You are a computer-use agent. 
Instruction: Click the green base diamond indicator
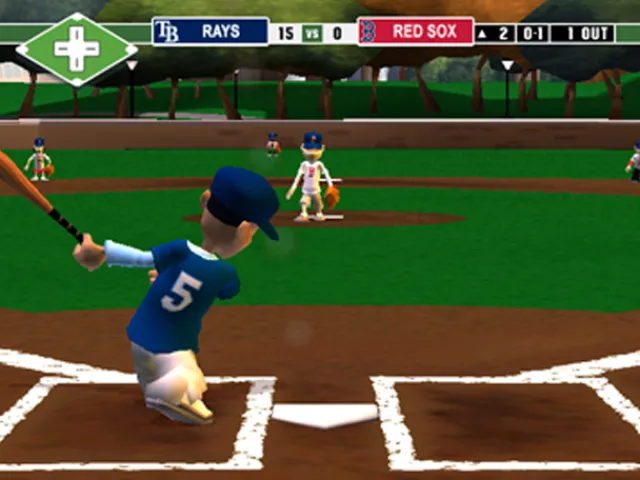coord(77,49)
